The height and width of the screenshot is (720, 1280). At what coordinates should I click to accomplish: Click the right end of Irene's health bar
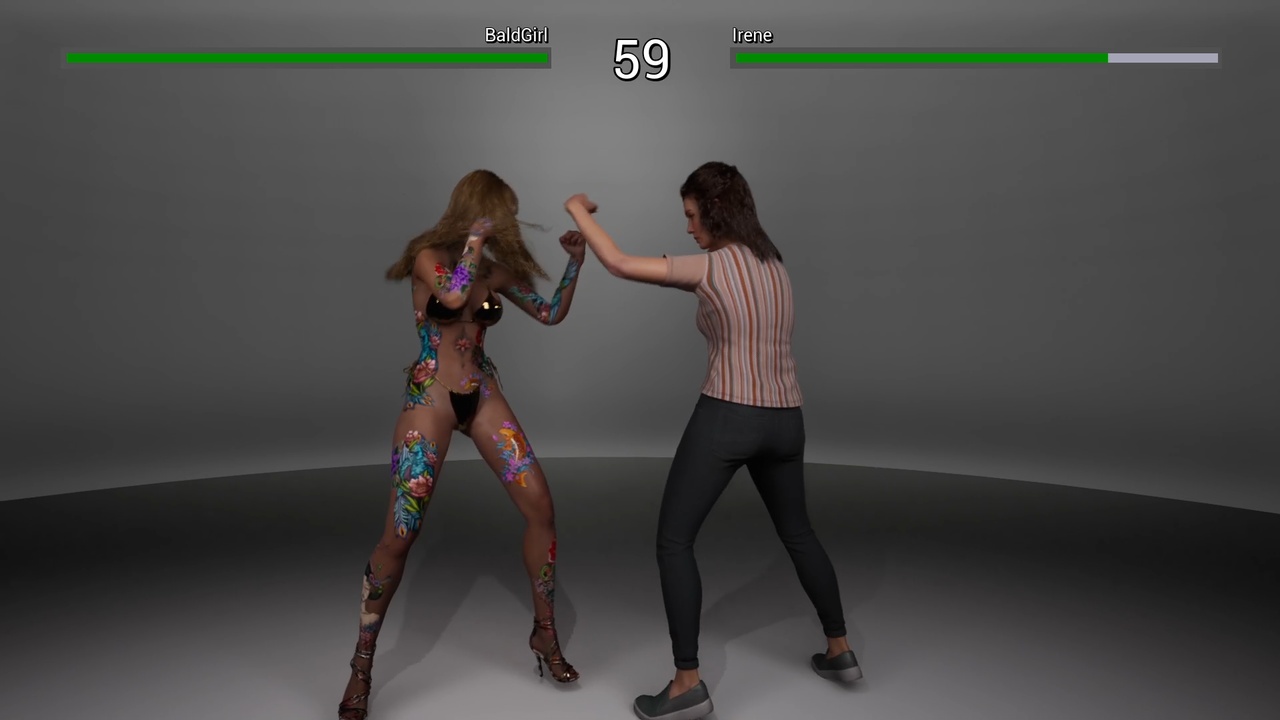[1213, 58]
